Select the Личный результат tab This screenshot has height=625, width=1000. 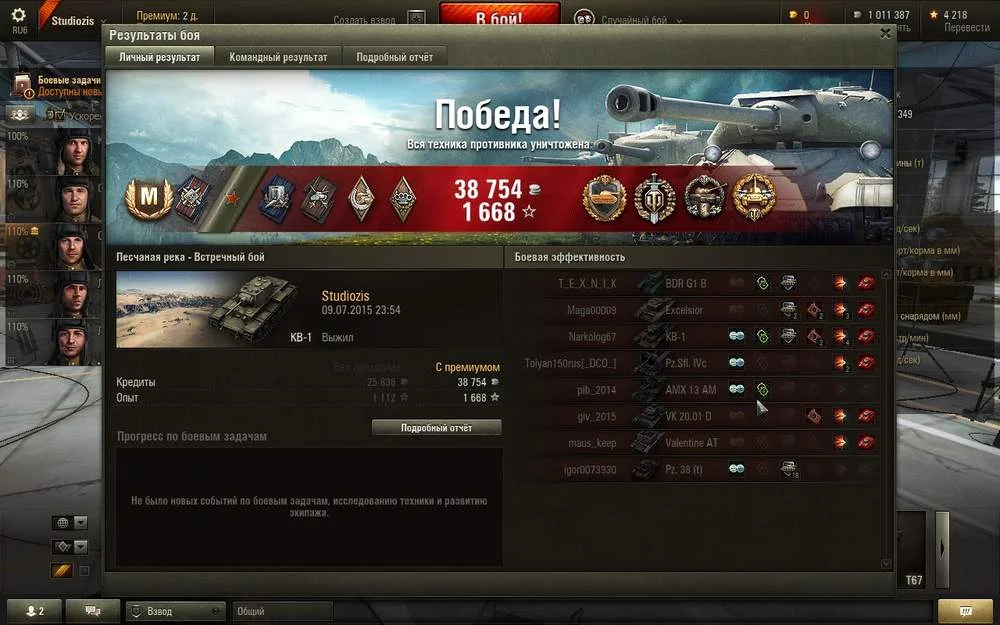point(160,57)
